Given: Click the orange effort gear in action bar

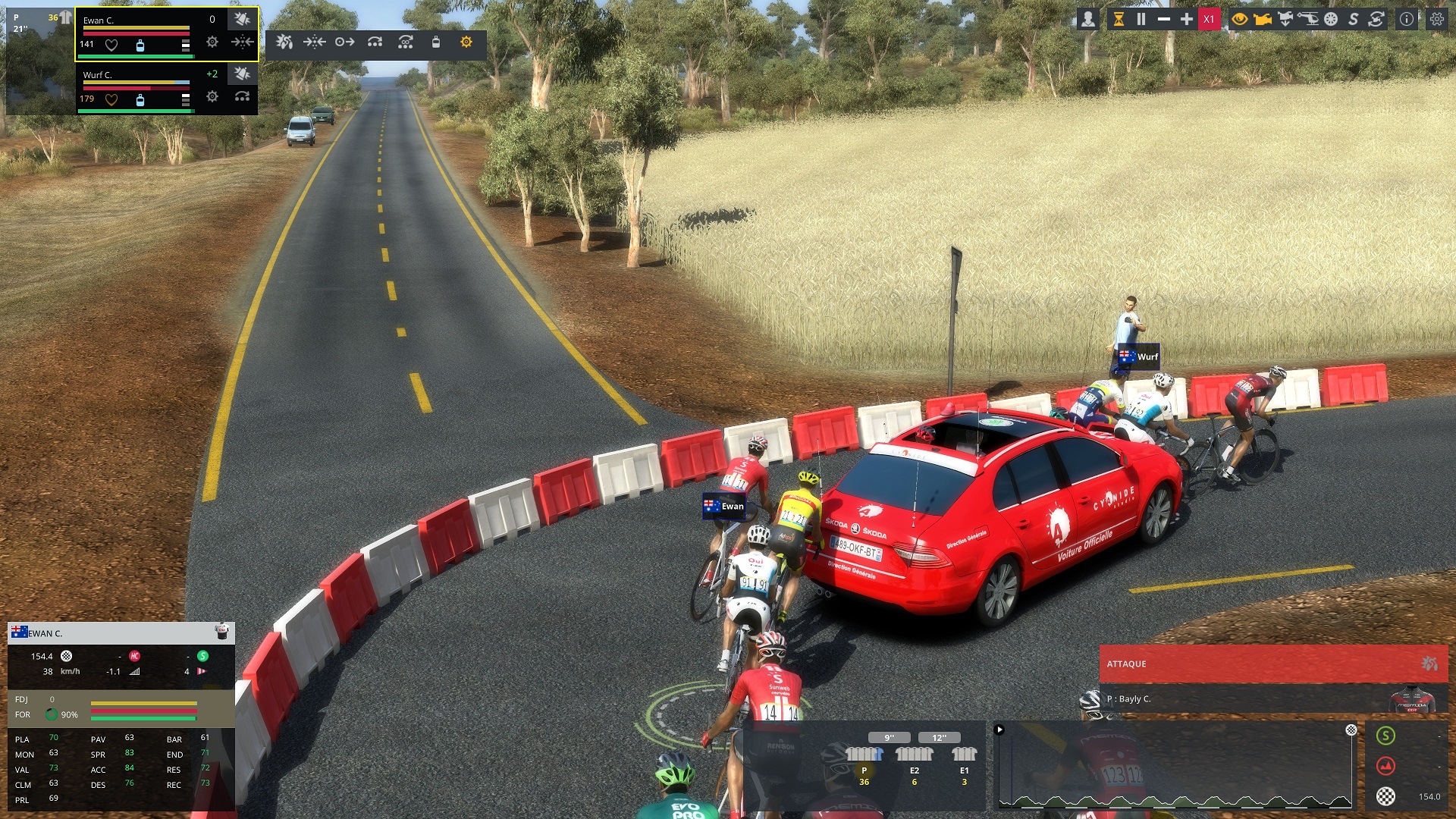Looking at the screenshot, I should tap(466, 42).
